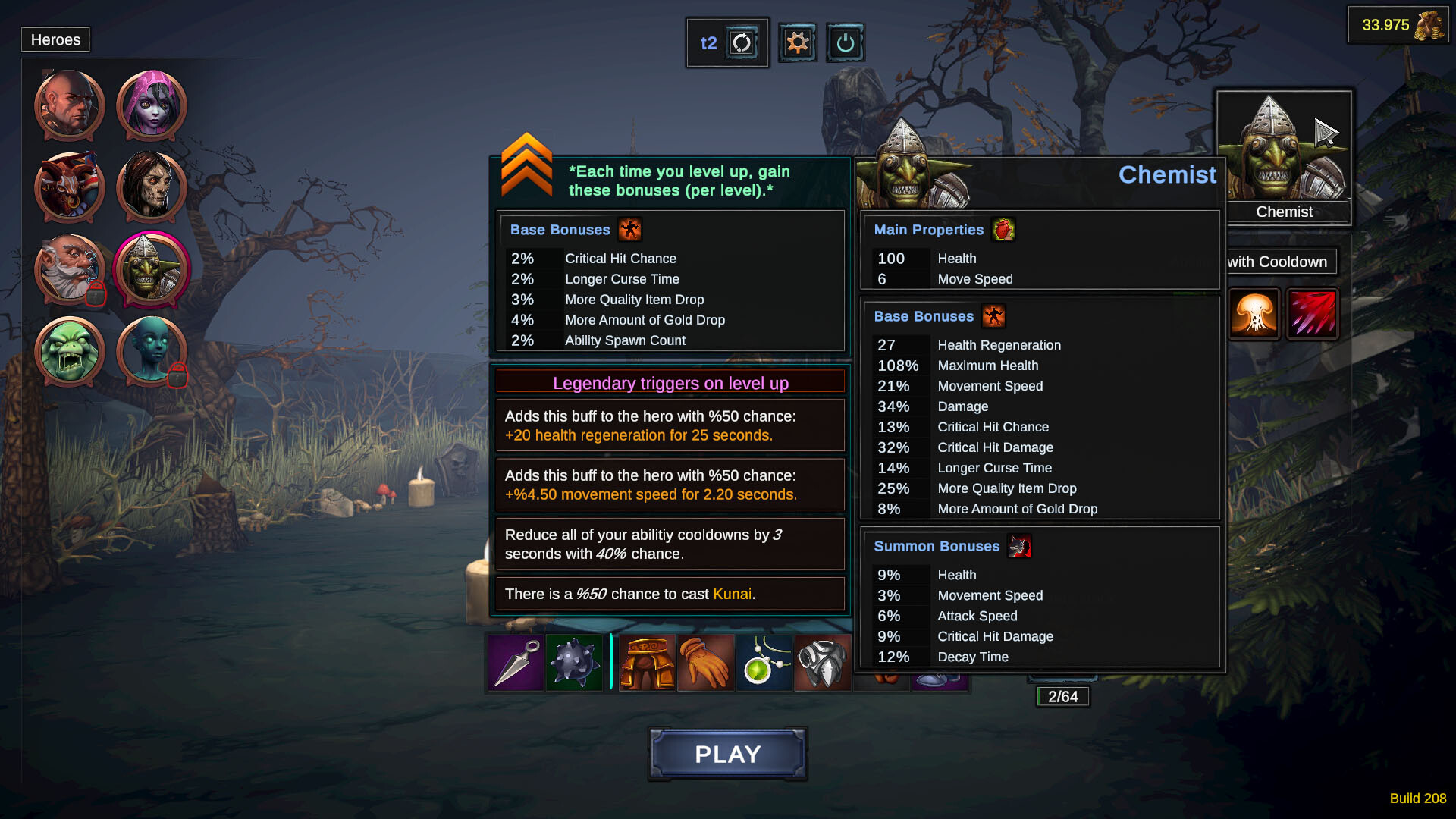The image size is (1456, 819).
Task: Open the explosion ability icon
Action: click(1254, 313)
